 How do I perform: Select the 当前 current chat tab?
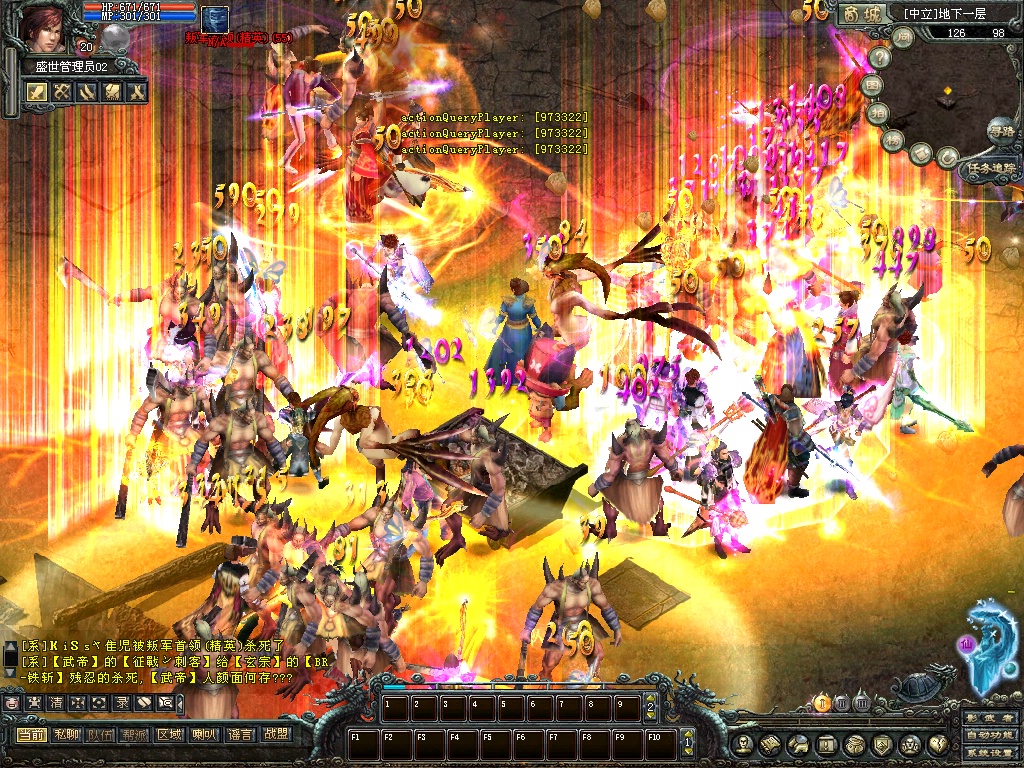[x=31, y=734]
